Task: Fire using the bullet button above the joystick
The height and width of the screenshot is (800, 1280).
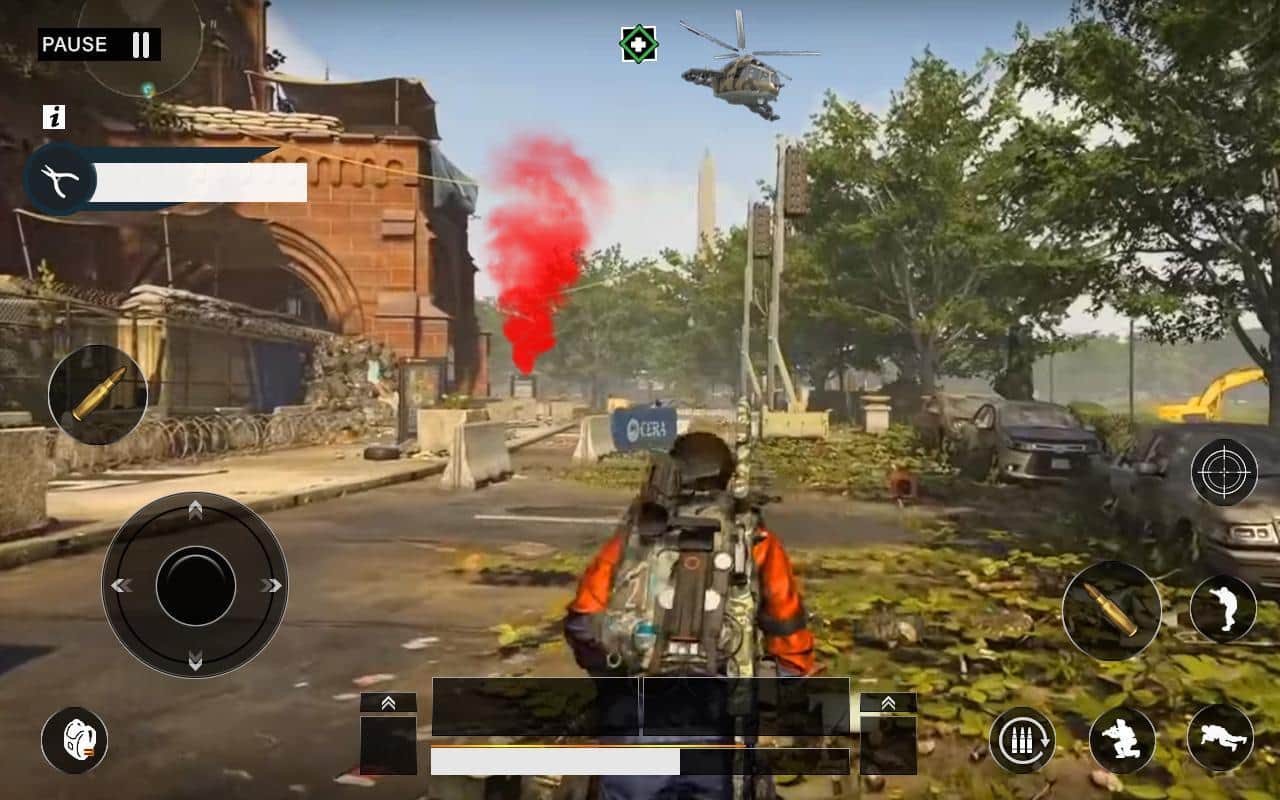Action: pyautogui.click(x=98, y=394)
